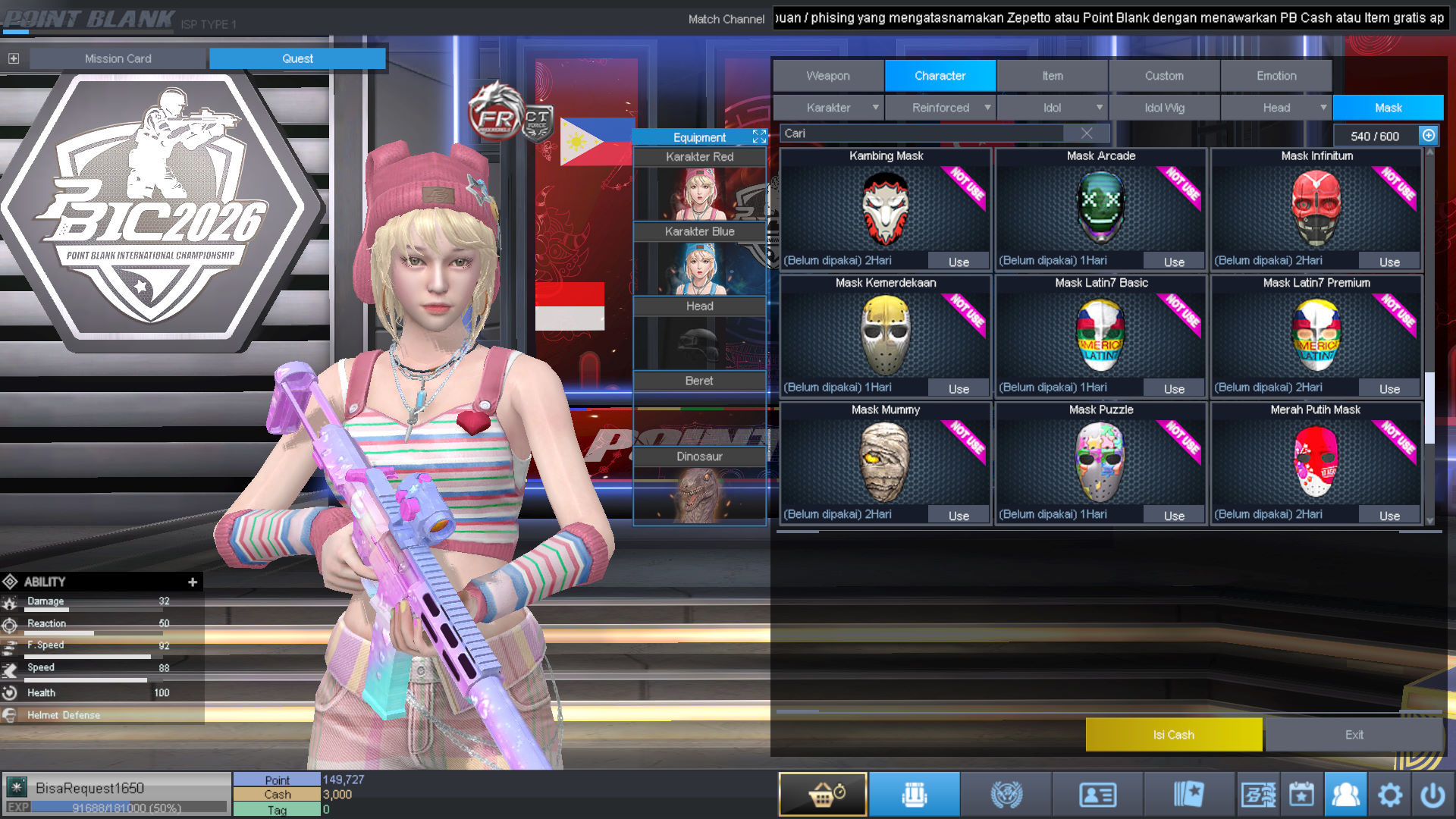Select the Idol Wig filter
The width and height of the screenshot is (1456, 819).
tap(1164, 108)
